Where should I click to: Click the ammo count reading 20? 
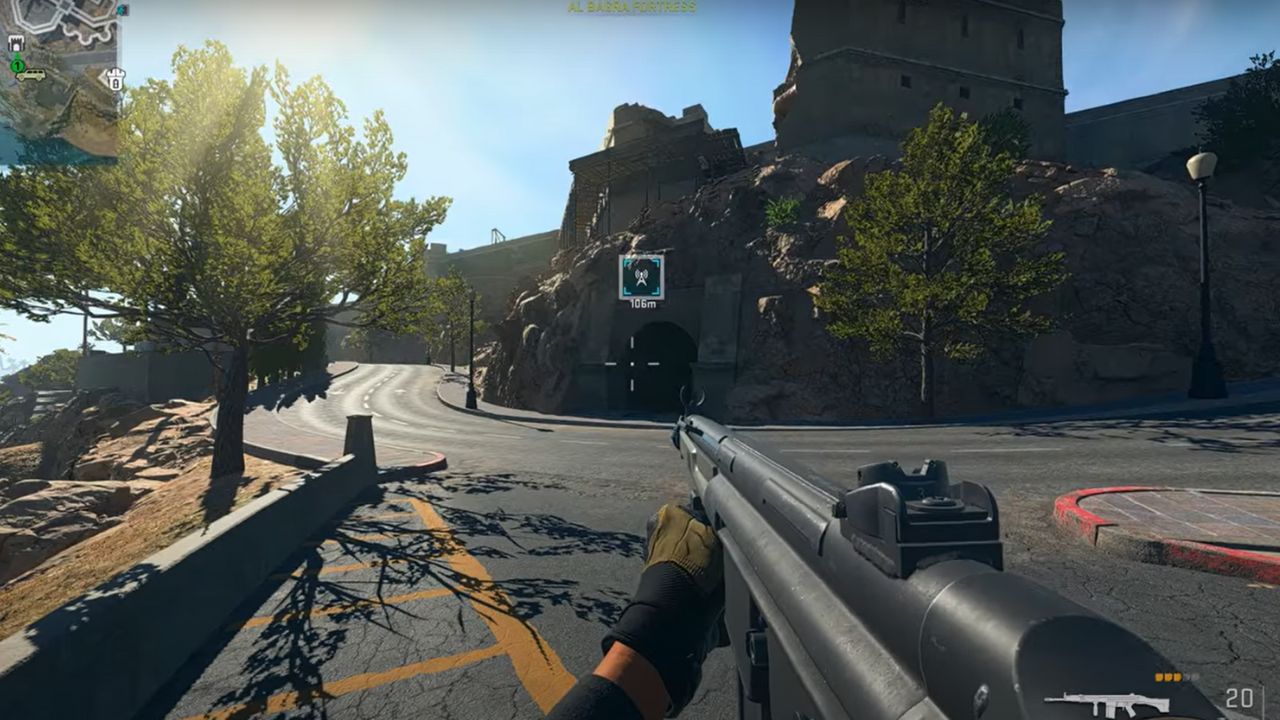click(x=1239, y=699)
